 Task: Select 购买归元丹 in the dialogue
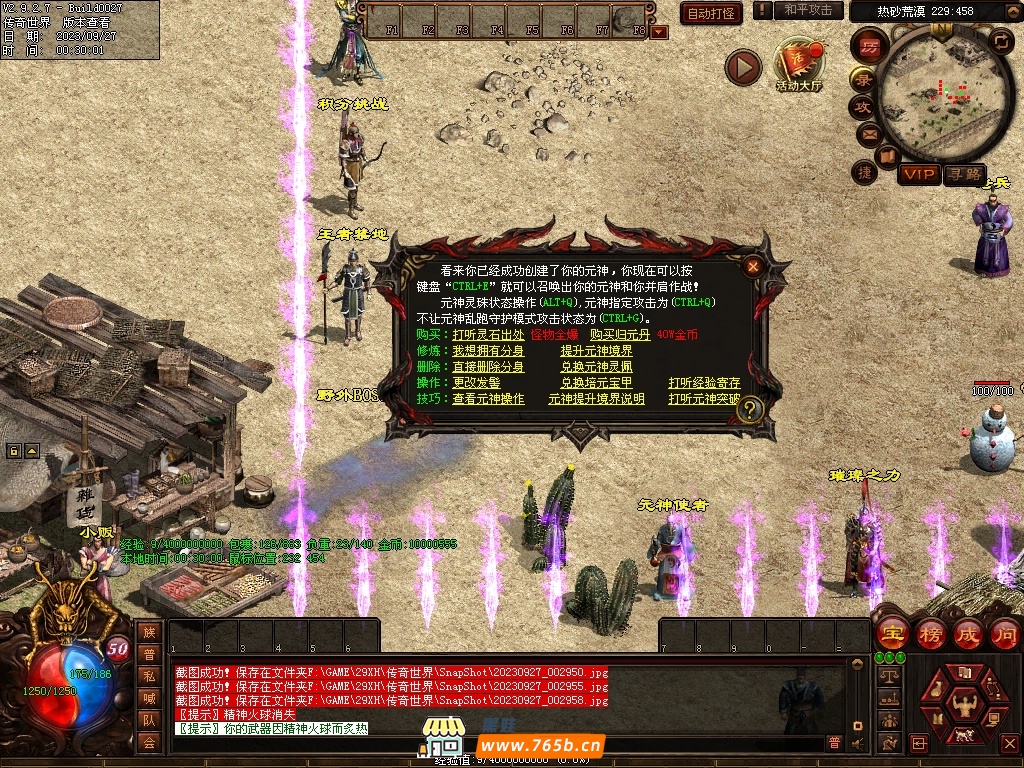[x=619, y=334]
